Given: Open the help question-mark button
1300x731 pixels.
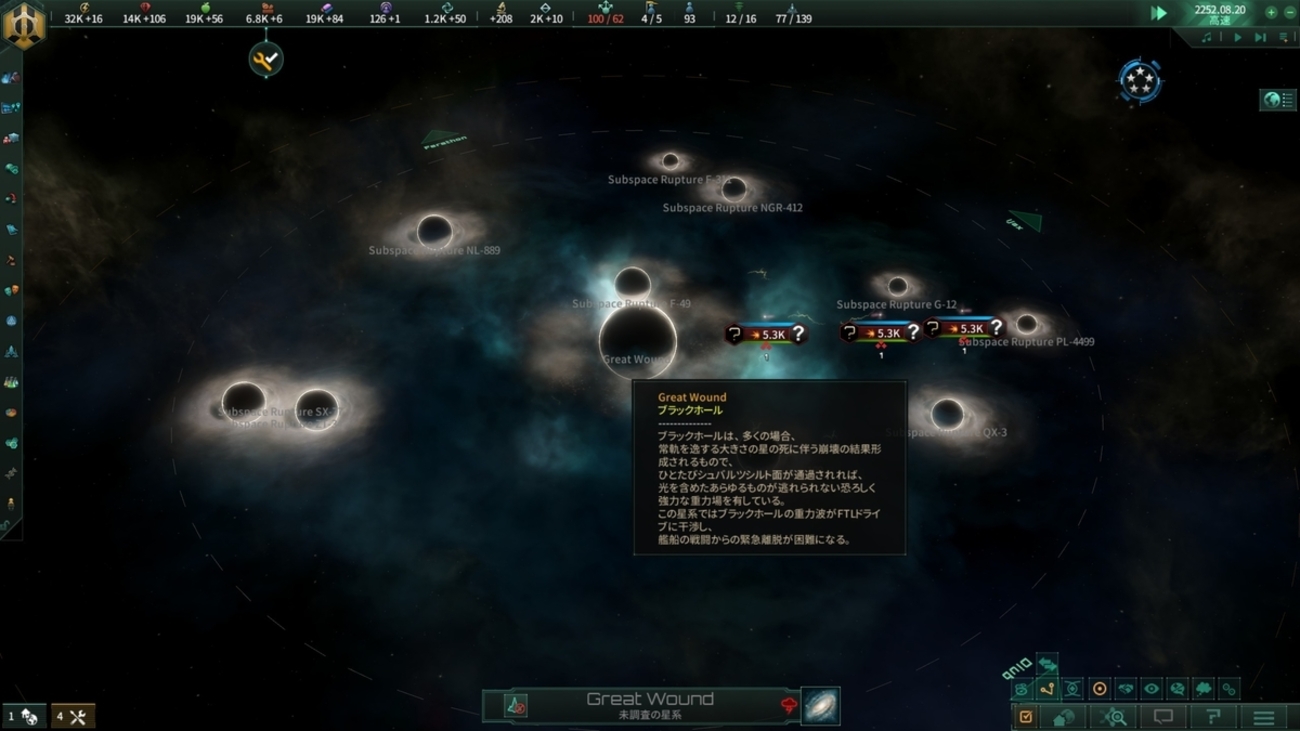Looking at the screenshot, I should coord(1212,717).
